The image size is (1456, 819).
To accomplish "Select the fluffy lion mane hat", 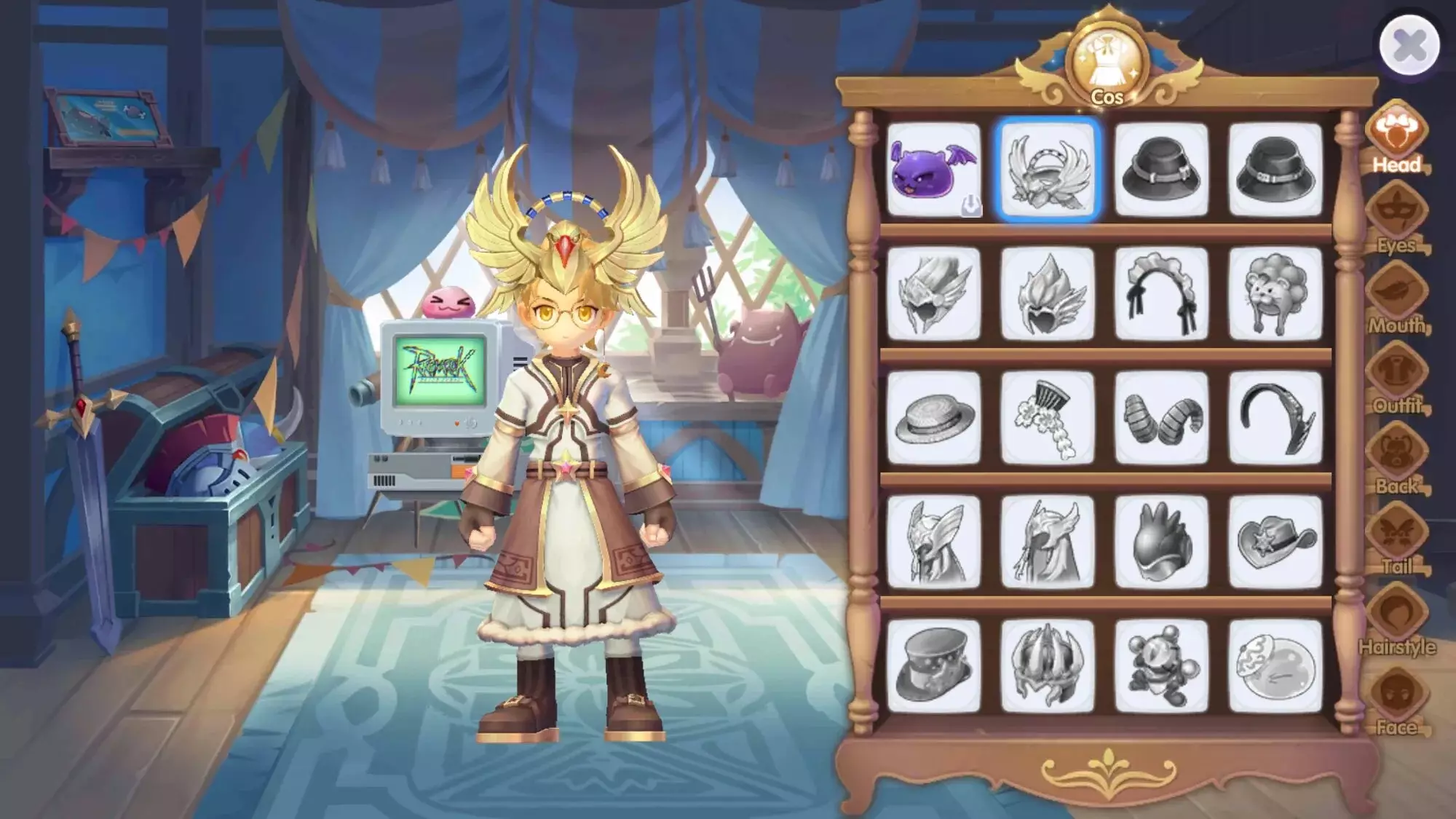I will (1275, 293).
